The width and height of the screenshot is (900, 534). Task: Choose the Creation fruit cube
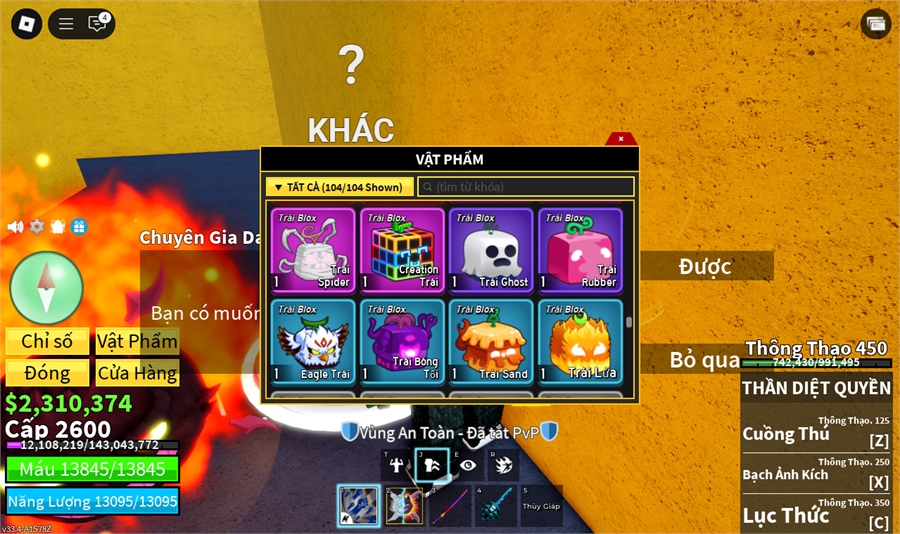point(402,250)
